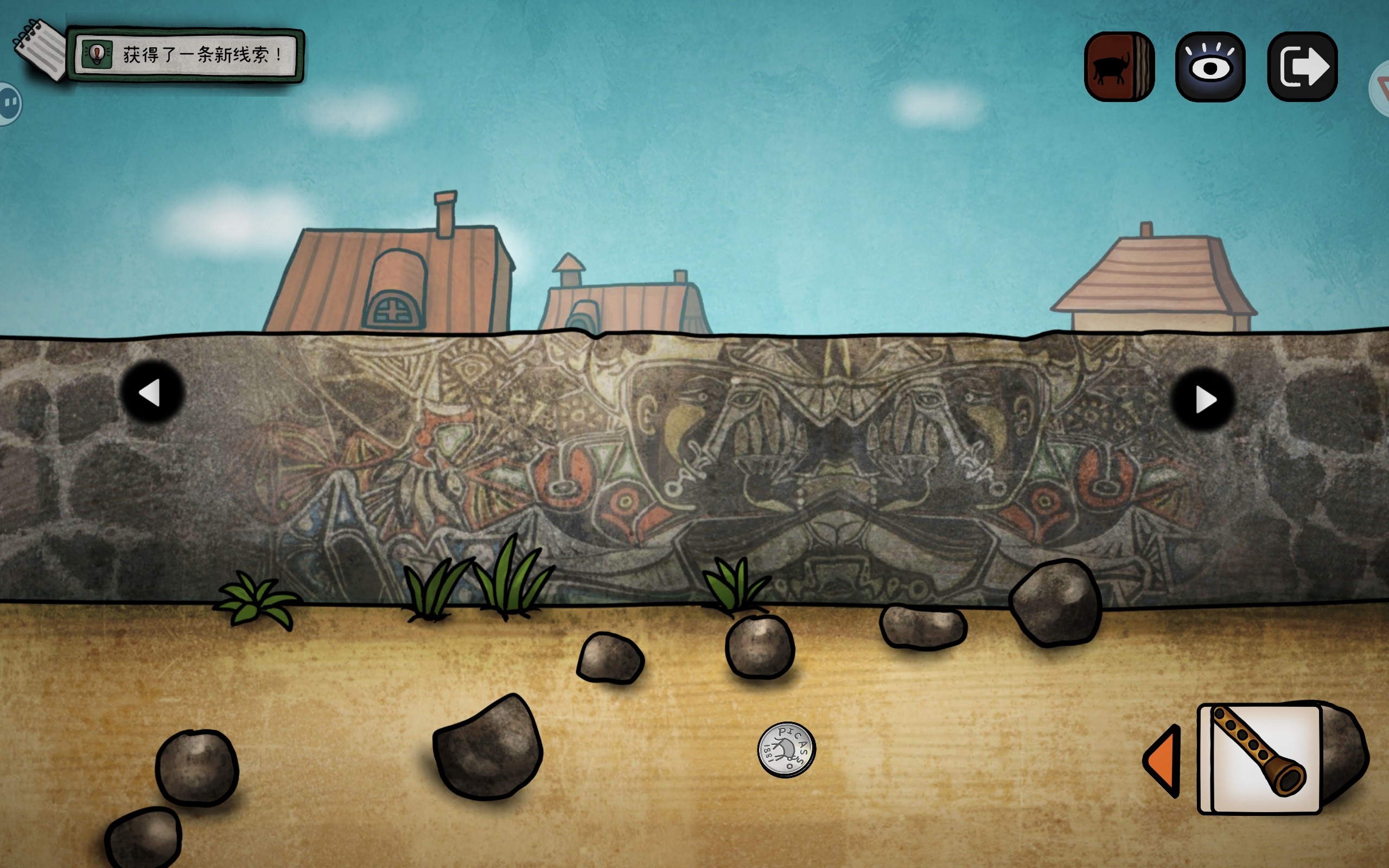Show previous inventory item with orange arrow
The height and width of the screenshot is (868, 1389).
1162,761
